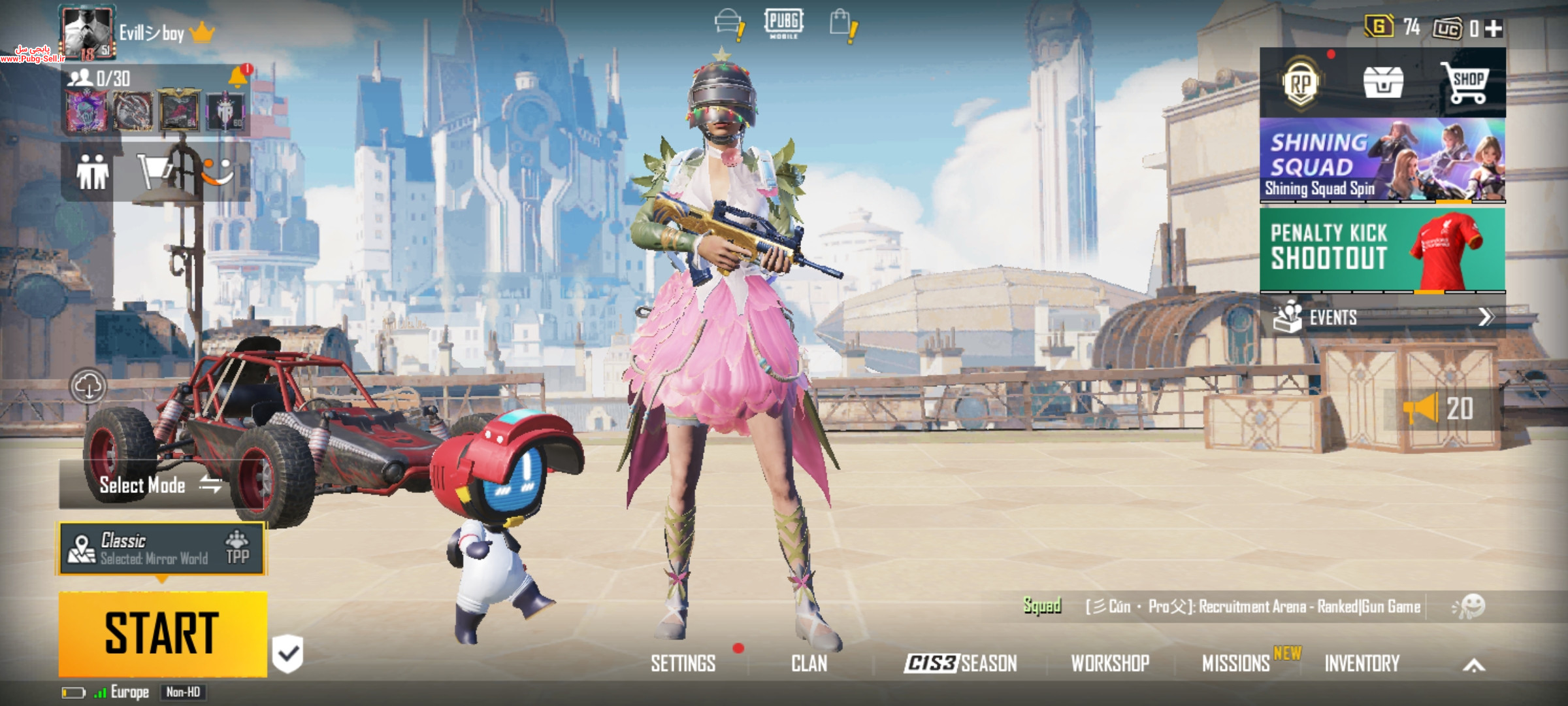Open the CLAN menu

809,664
